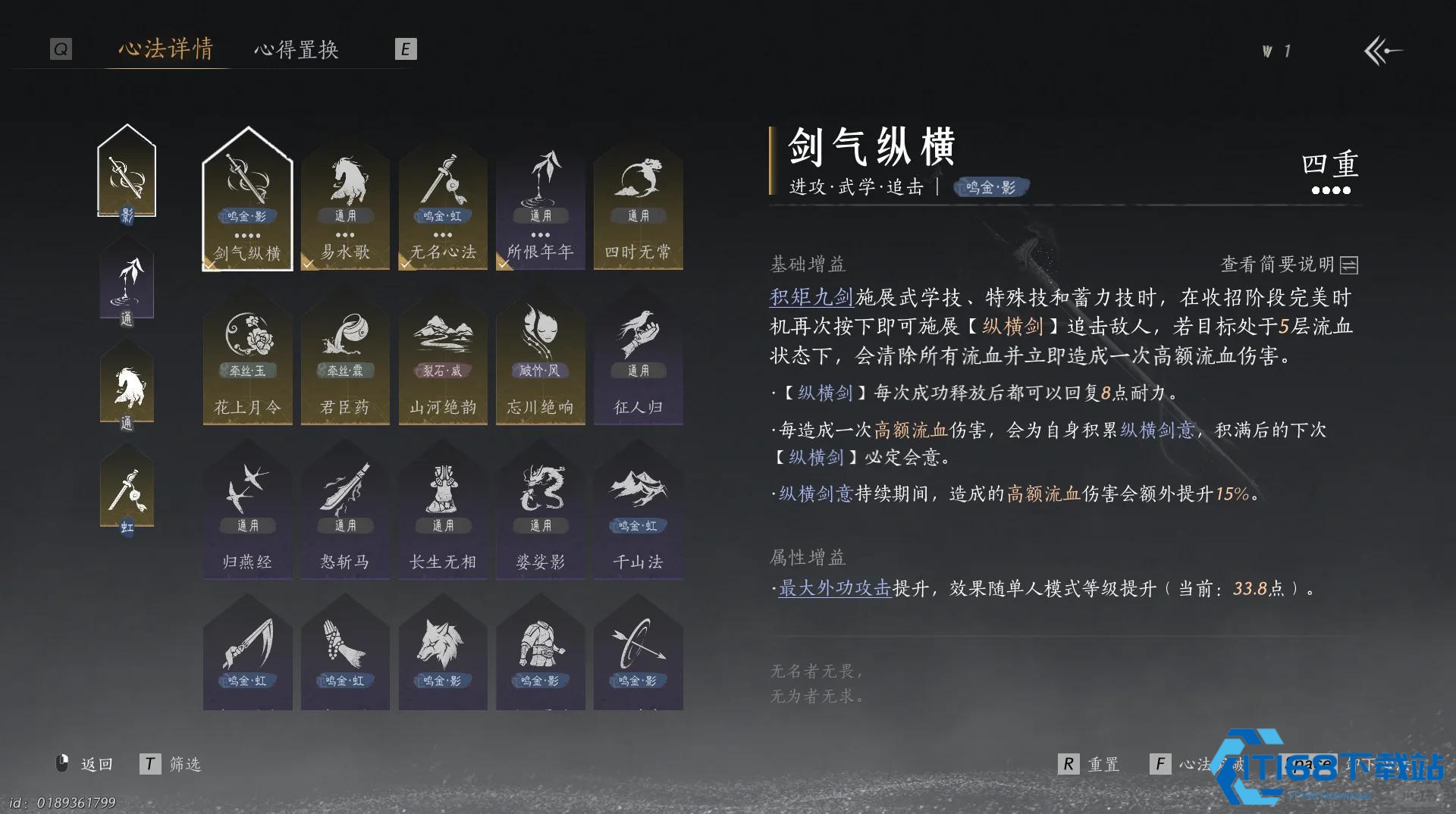Select the 无名心法 technique icon
The image size is (1456, 814).
coord(443,205)
